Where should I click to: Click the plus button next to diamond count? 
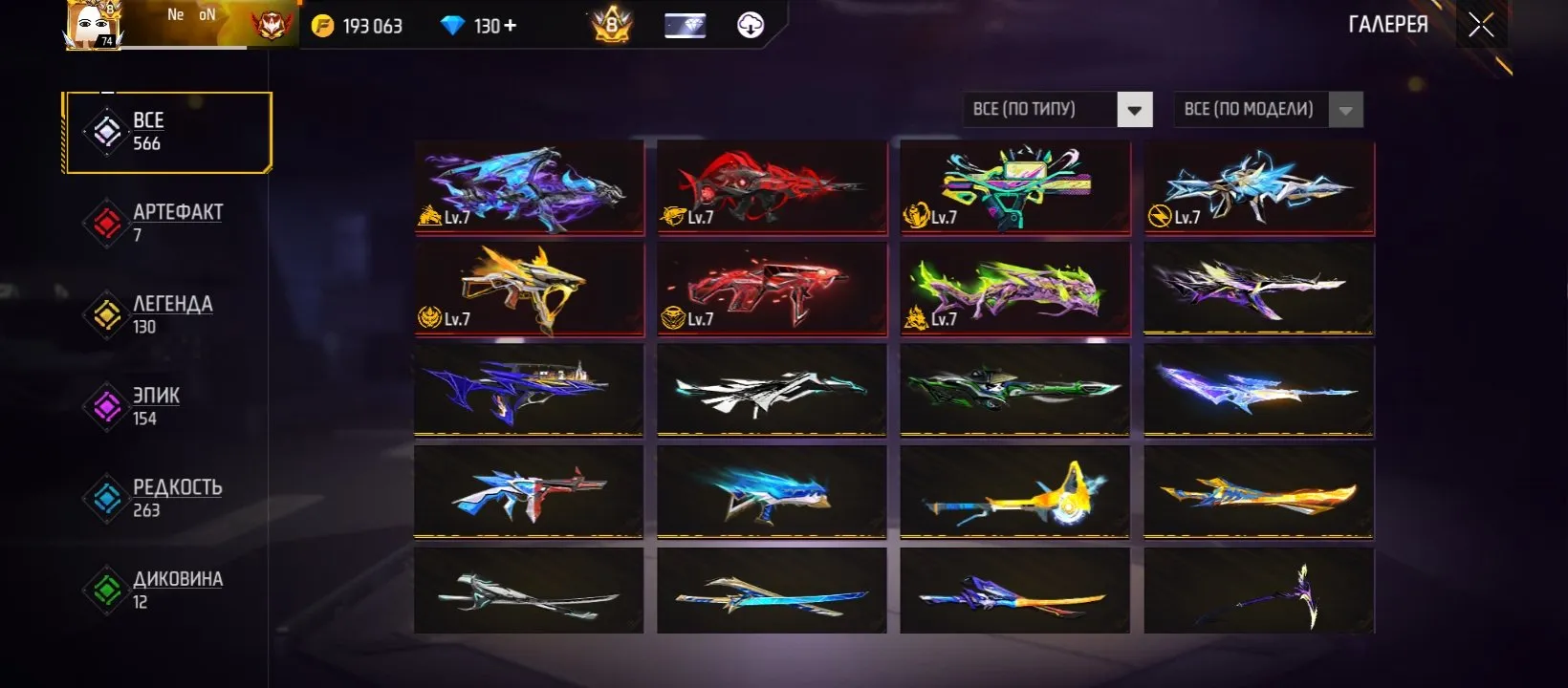(x=511, y=26)
